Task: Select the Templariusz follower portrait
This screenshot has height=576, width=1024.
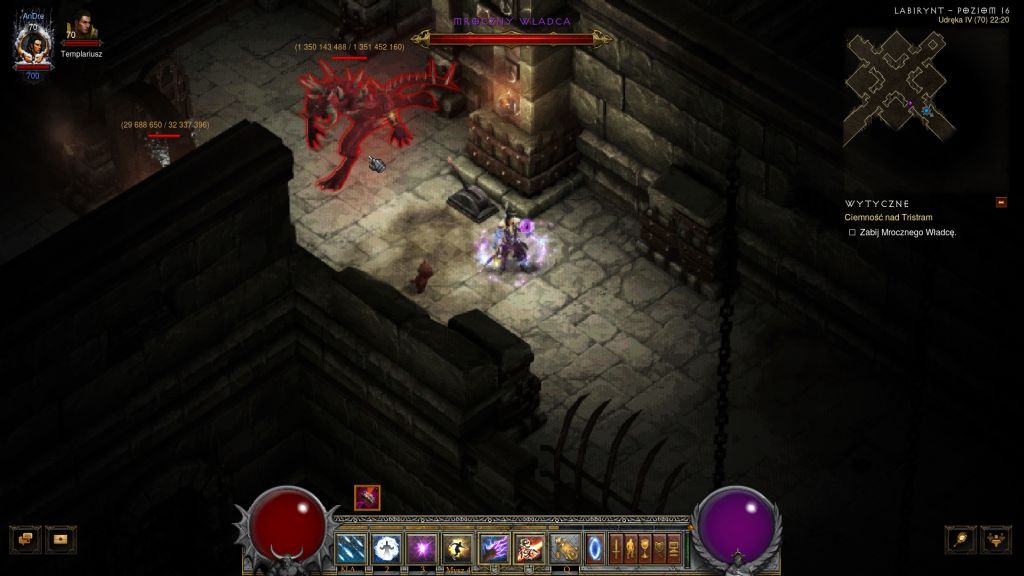Action: 80,32
